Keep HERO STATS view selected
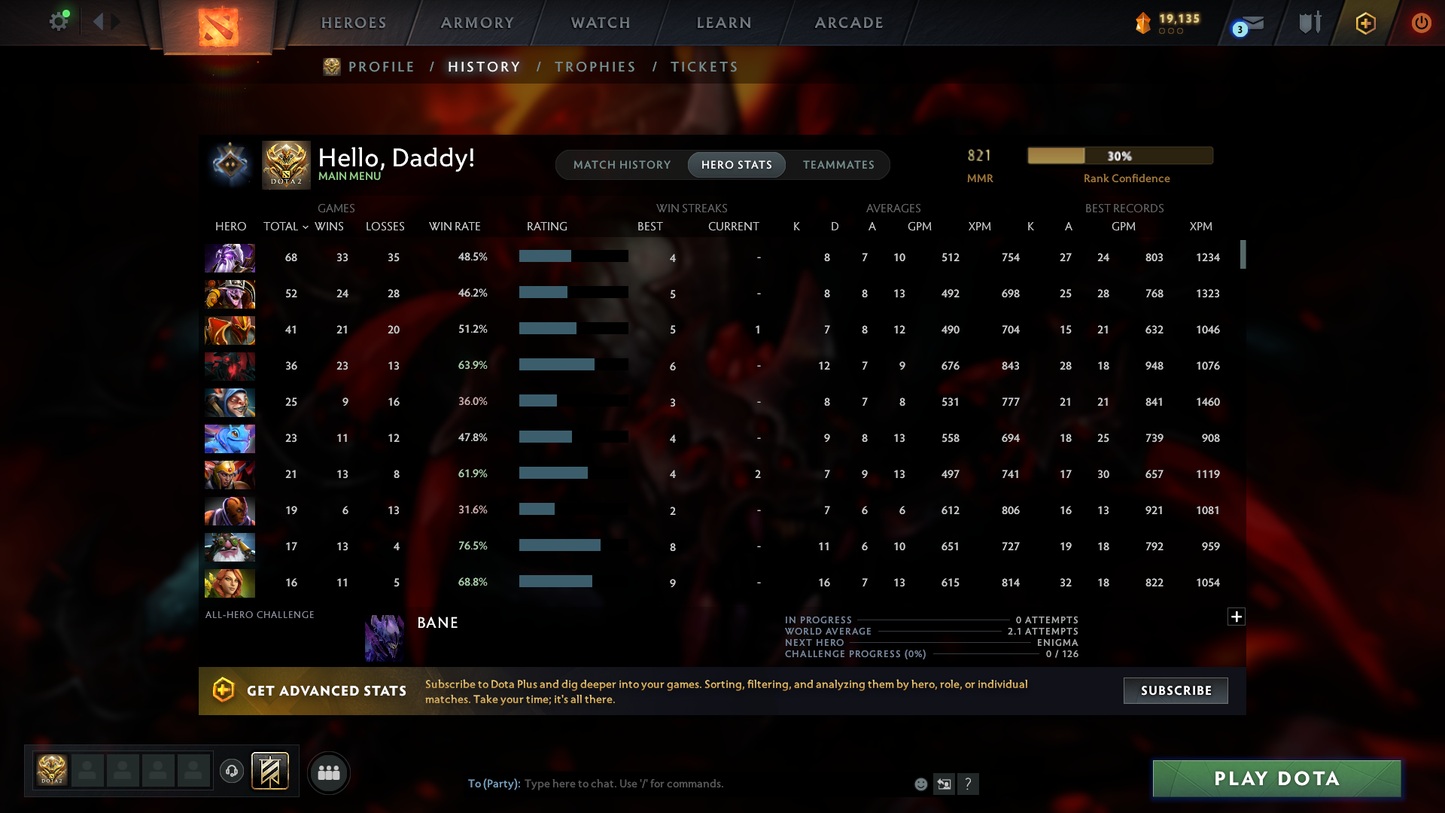Viewport: 1445px width, 813px height. tap(736, 164)
